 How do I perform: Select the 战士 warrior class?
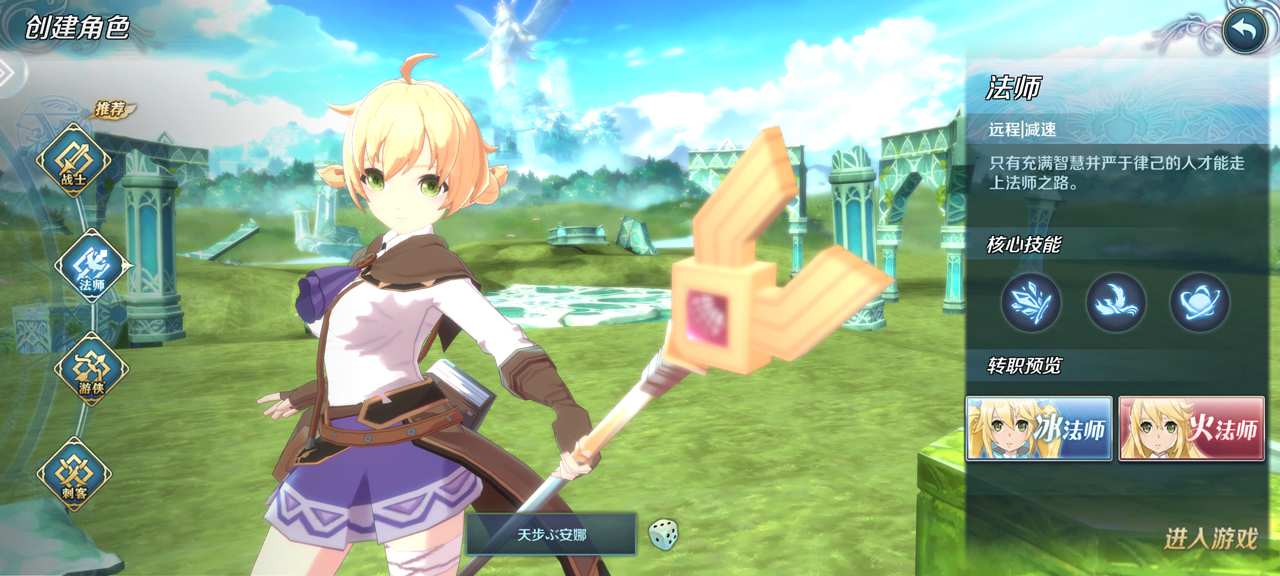[x=73, y=162]
